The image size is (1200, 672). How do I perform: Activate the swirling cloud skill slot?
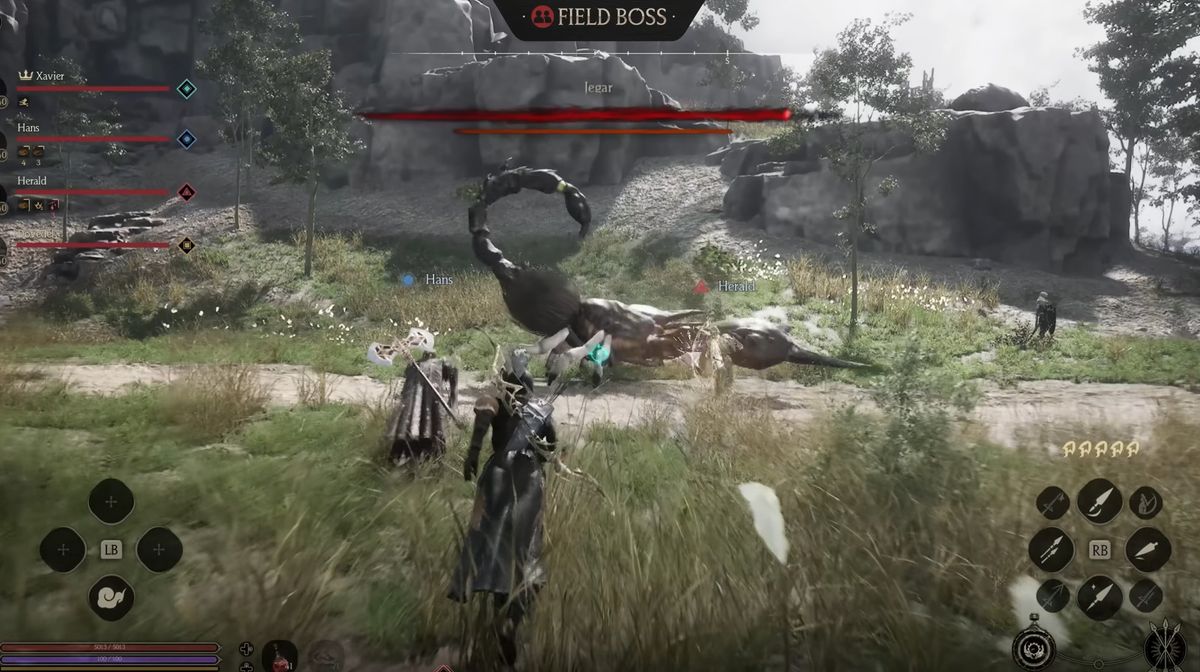coord(111,597)
